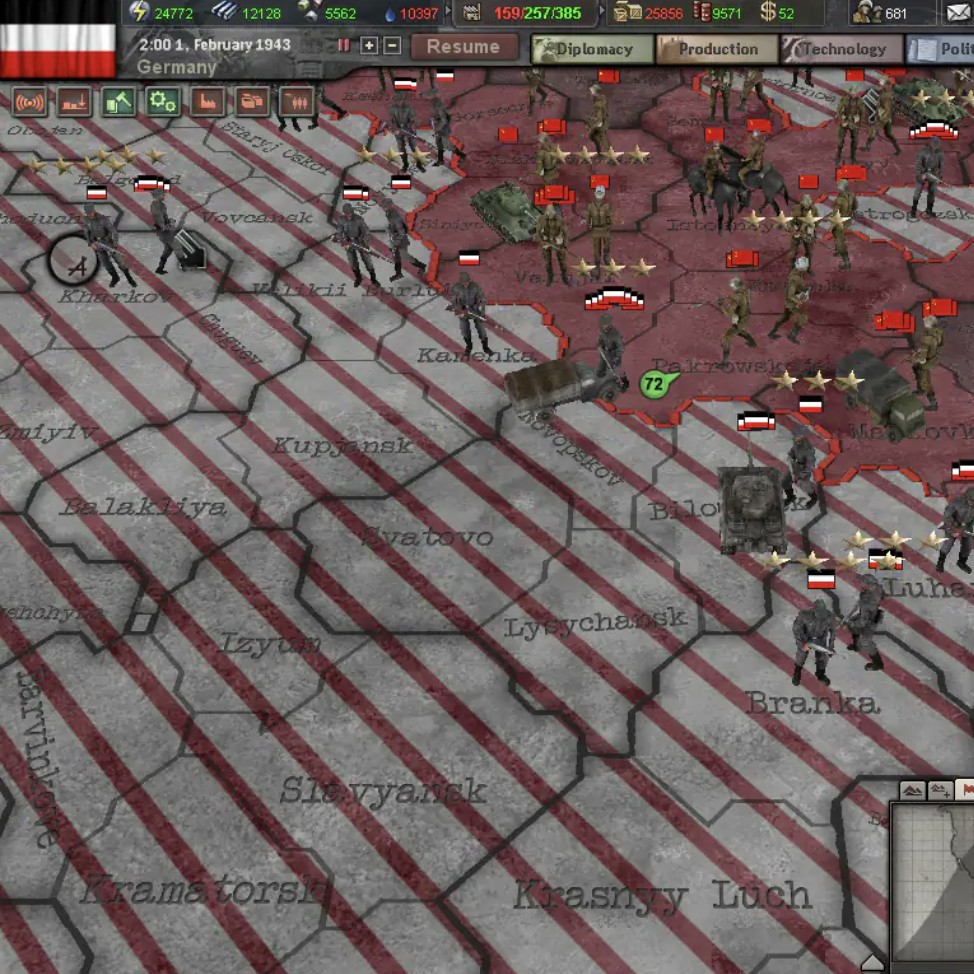Click the circled A marker near Kharkov
The image size is (974, 974).
click(73, 262)
